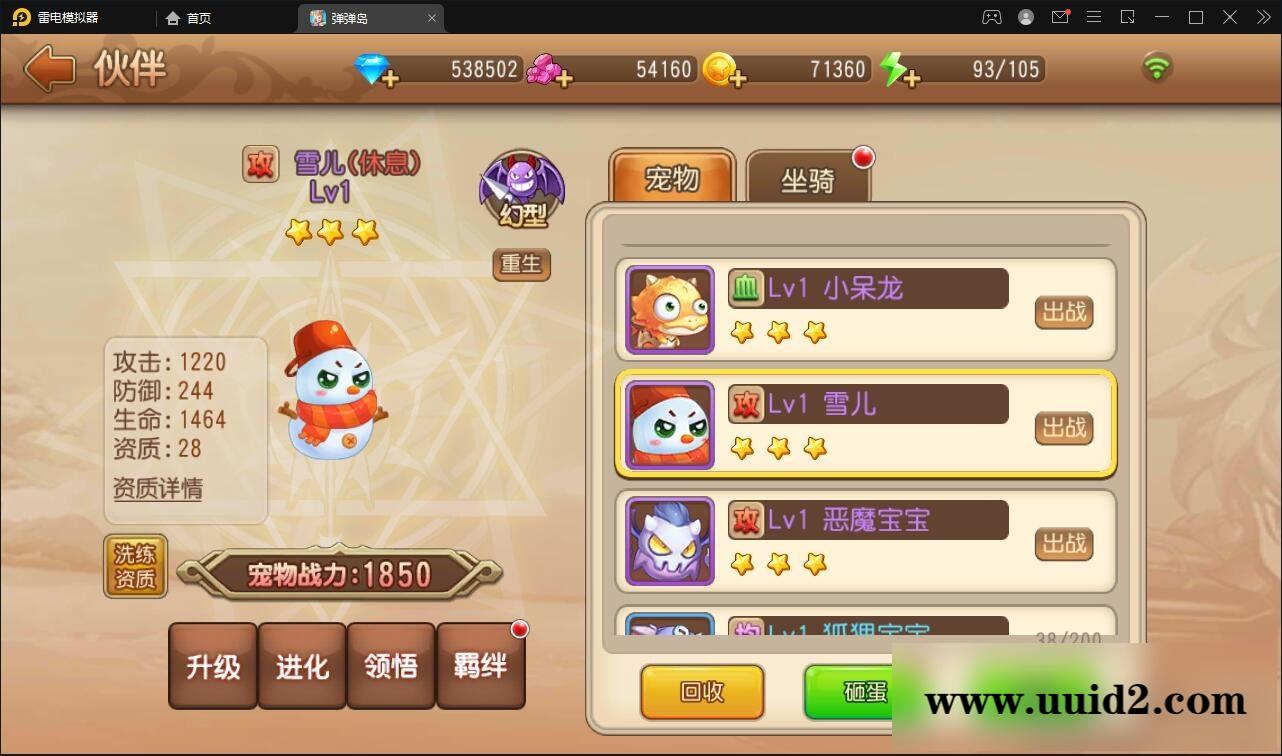Click the plus icon beside the gold coins
The width and height of the screenshot is (1282, 756).
740,77
